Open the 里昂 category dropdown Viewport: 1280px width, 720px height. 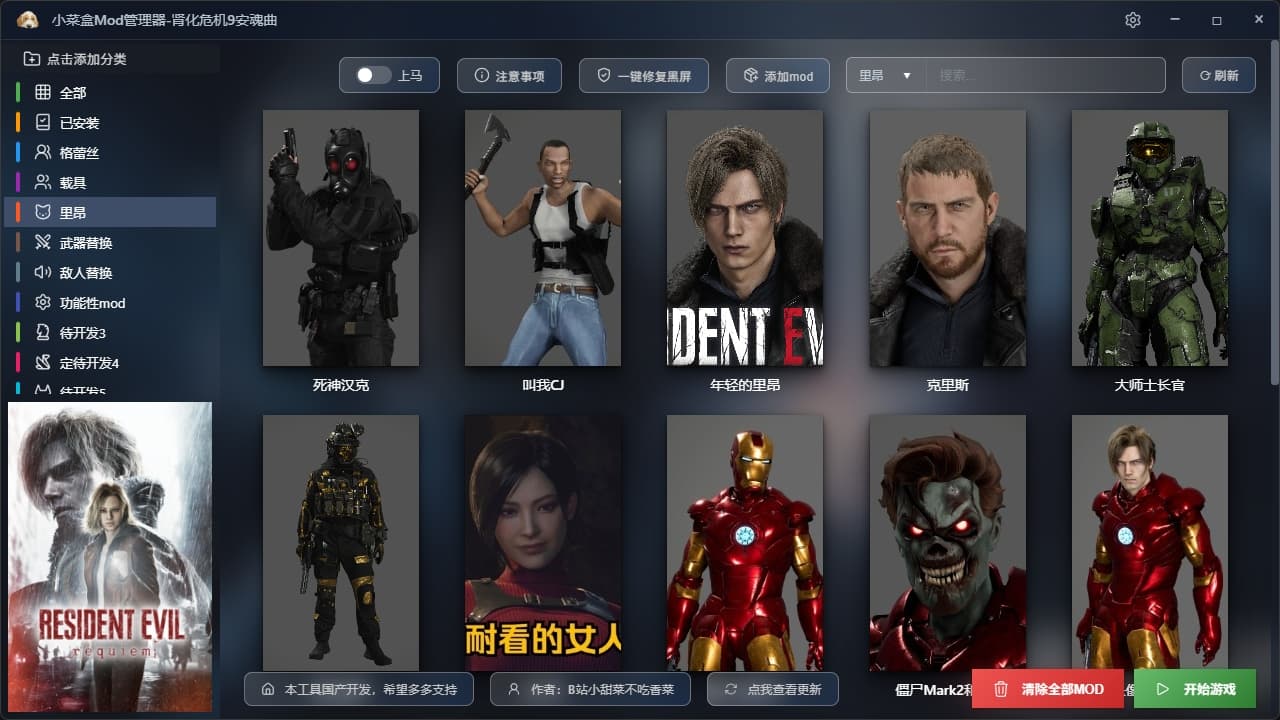click(x=885, y=76)
